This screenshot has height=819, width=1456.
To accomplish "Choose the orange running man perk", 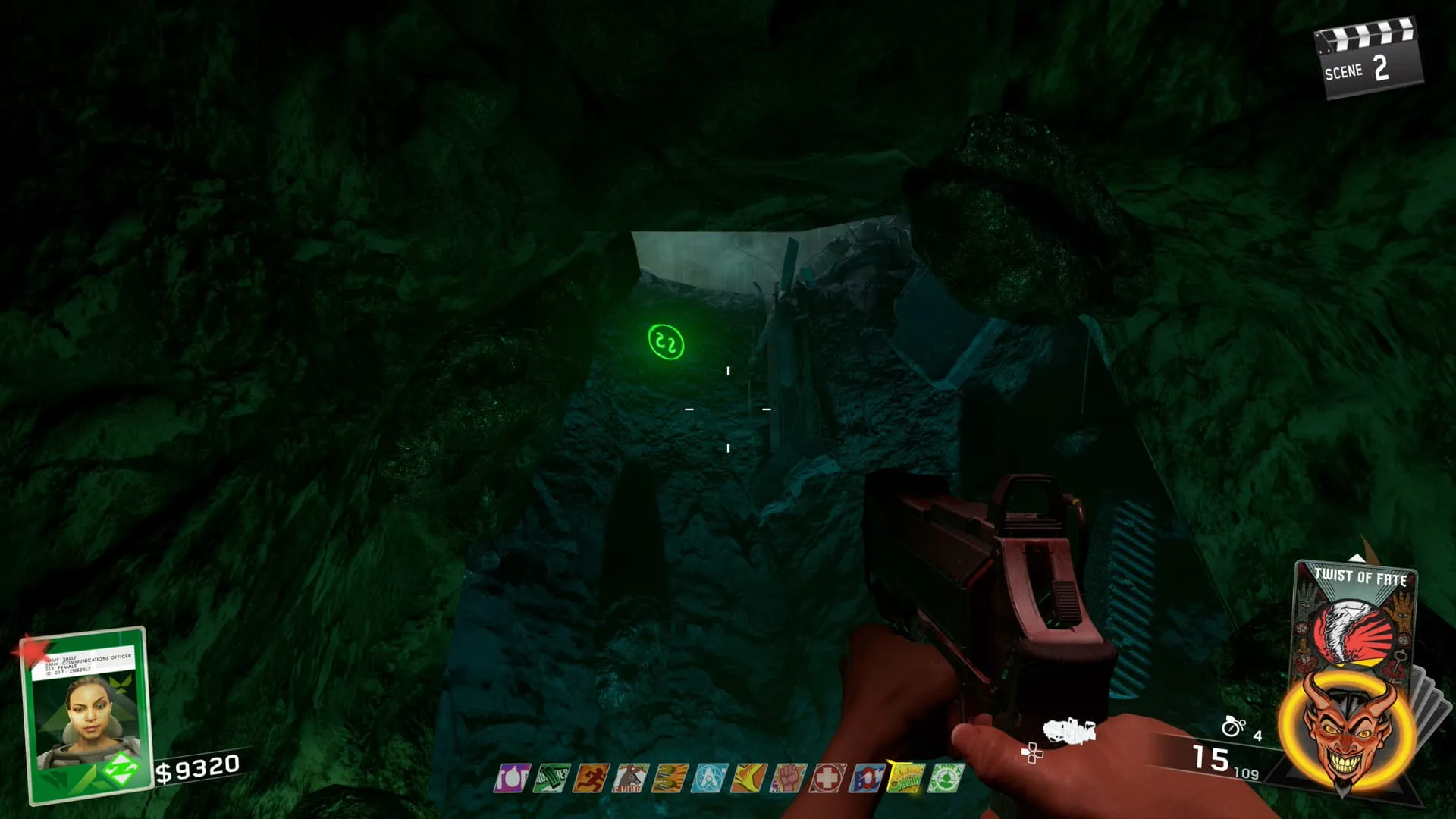I will (x=590, y=779).
